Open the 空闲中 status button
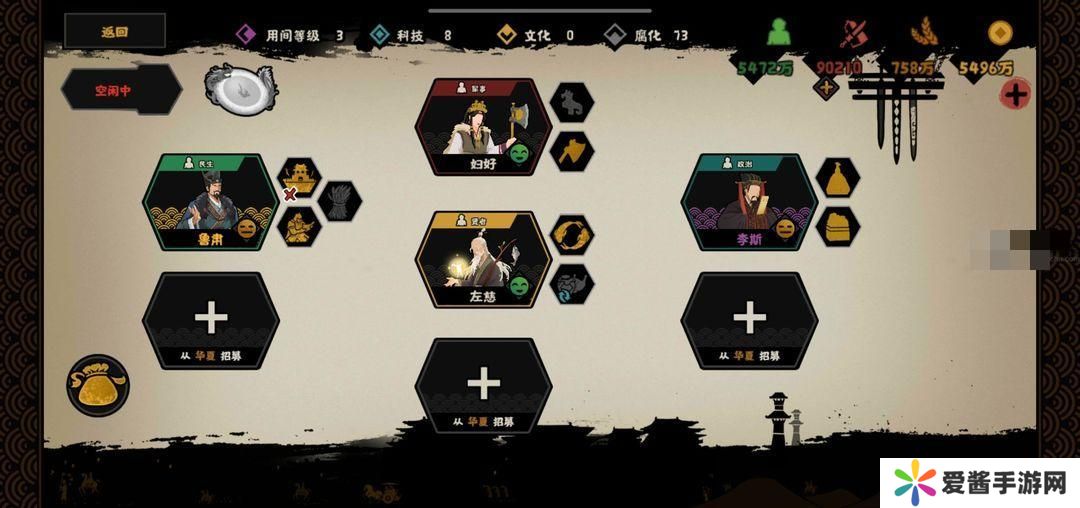1080x508 pixels. click(120, 89)
